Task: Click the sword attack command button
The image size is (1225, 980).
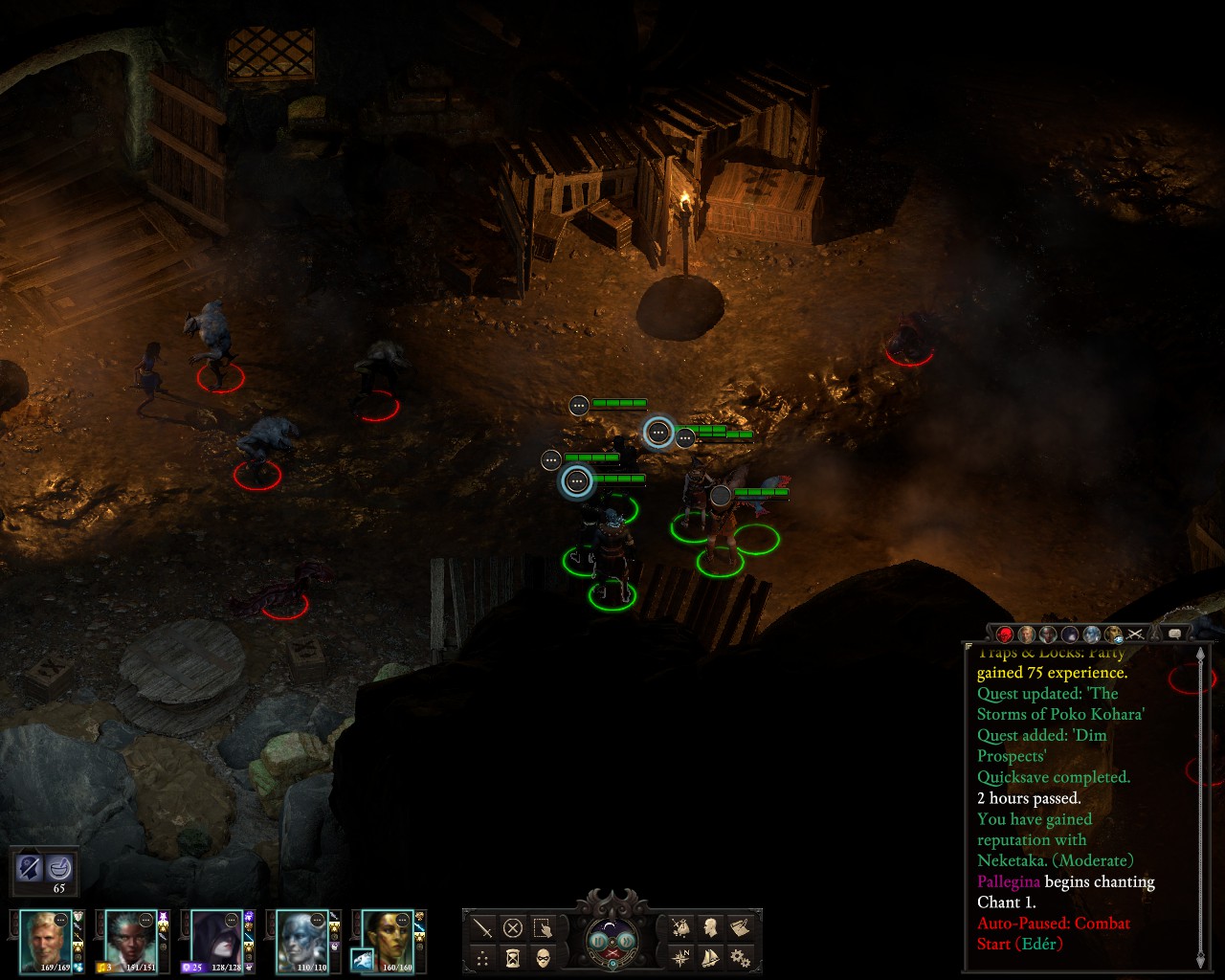Action: click(483, 927)
